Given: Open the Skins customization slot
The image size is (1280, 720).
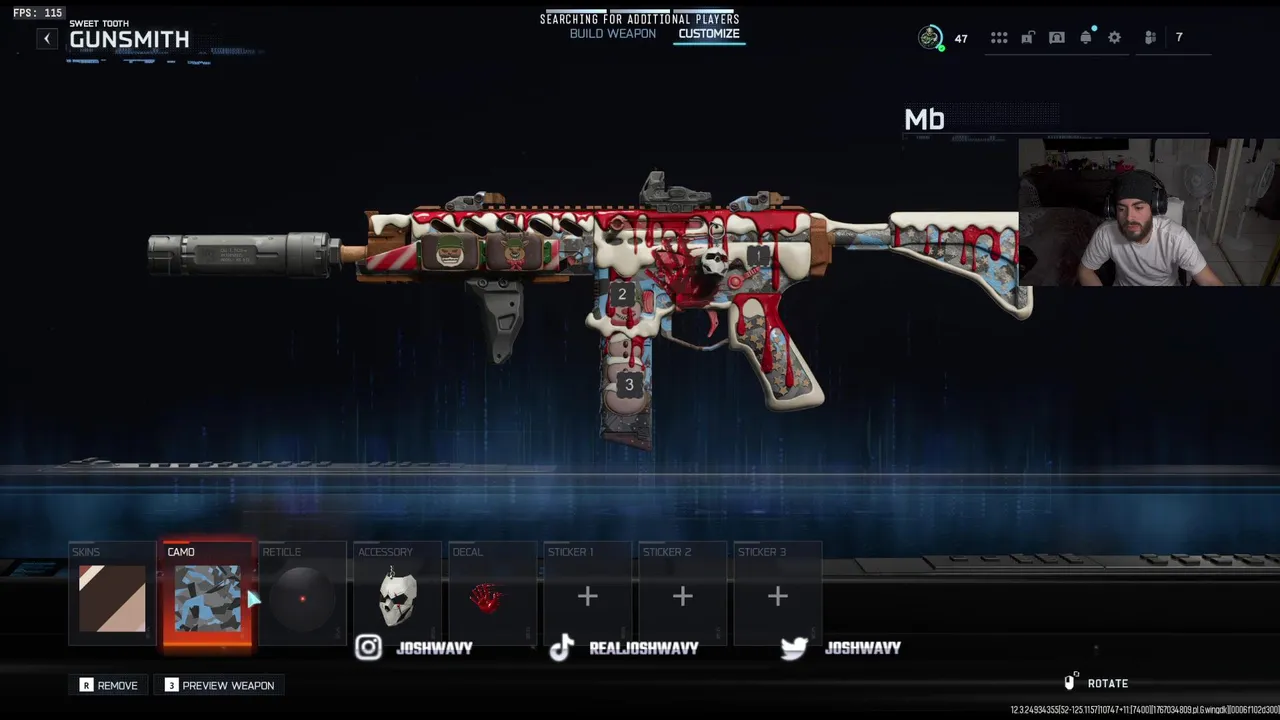Looking at the screenshot, I should point(112,597).
